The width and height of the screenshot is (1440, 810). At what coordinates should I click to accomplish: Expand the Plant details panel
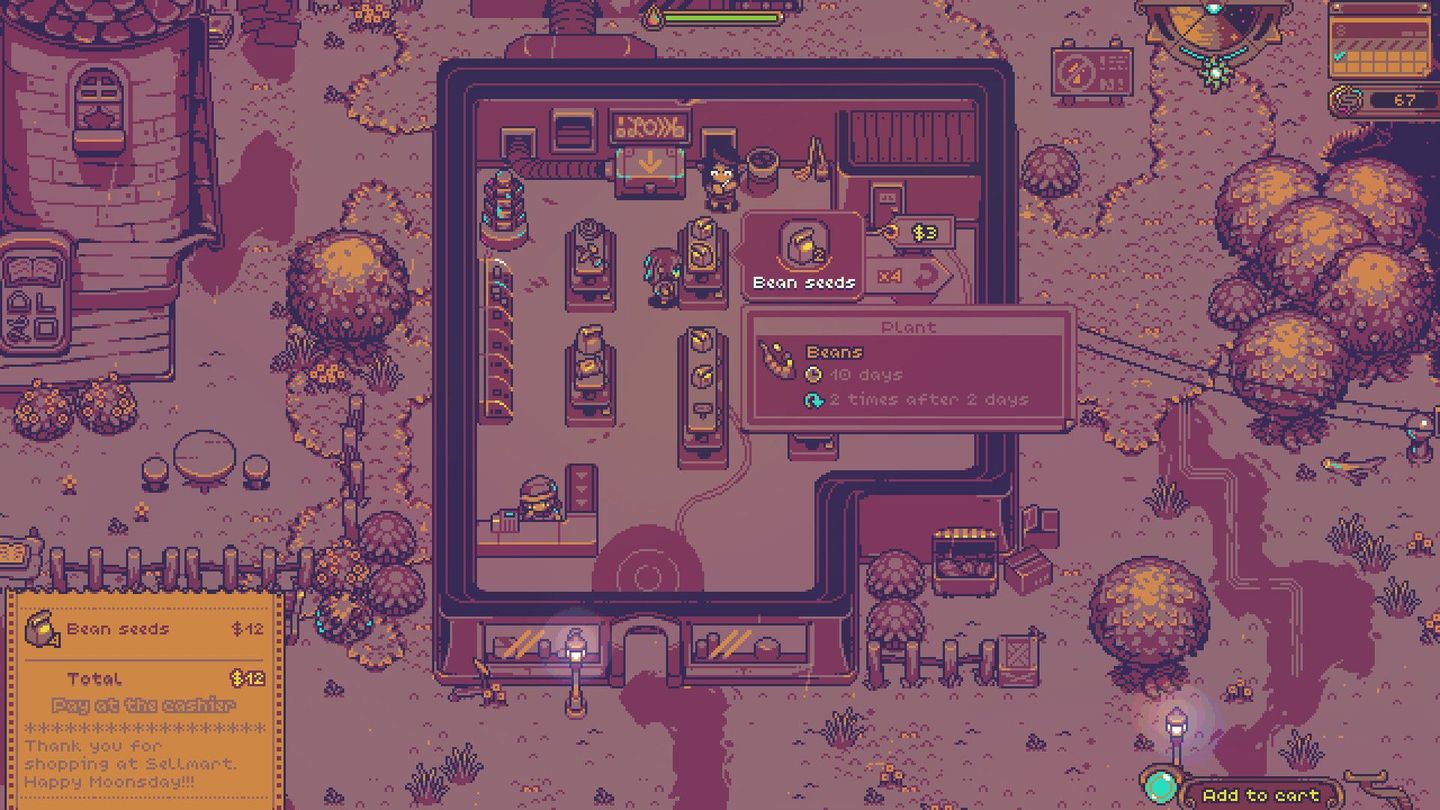910,368
